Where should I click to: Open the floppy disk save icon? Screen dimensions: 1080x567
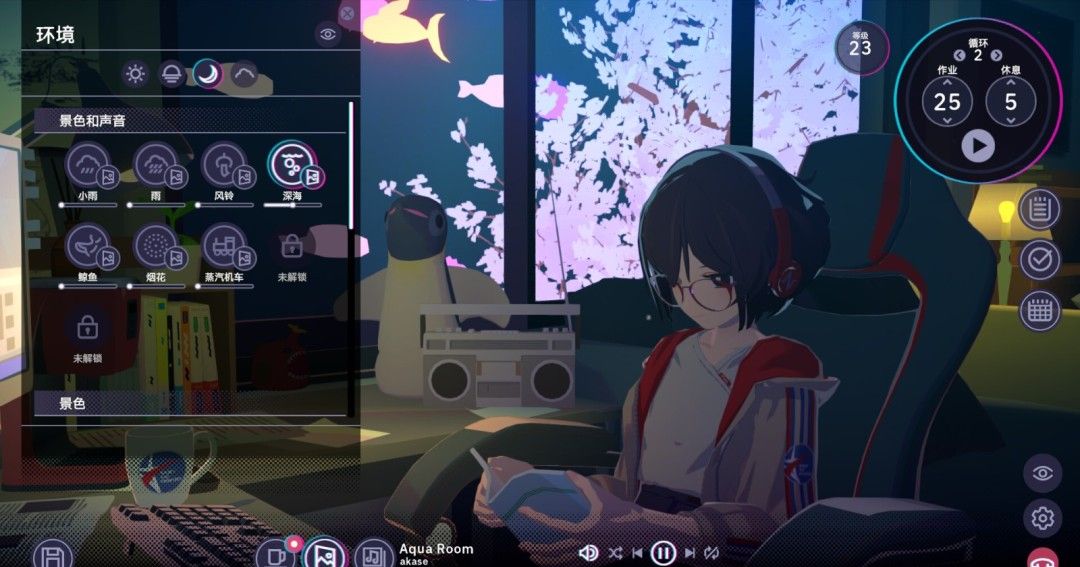[52, 555]
